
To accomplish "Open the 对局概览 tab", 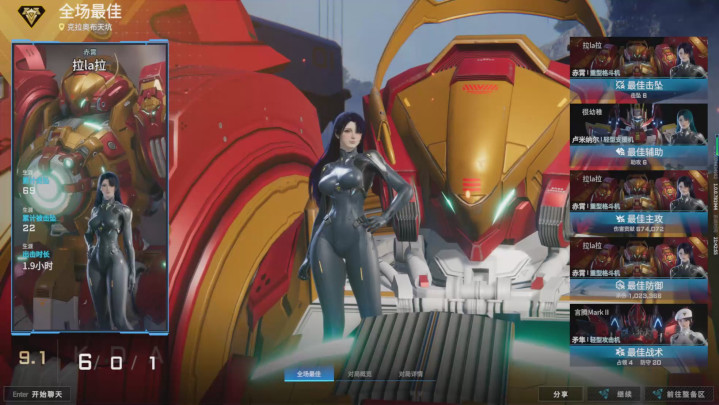I will tap(360, 374).
